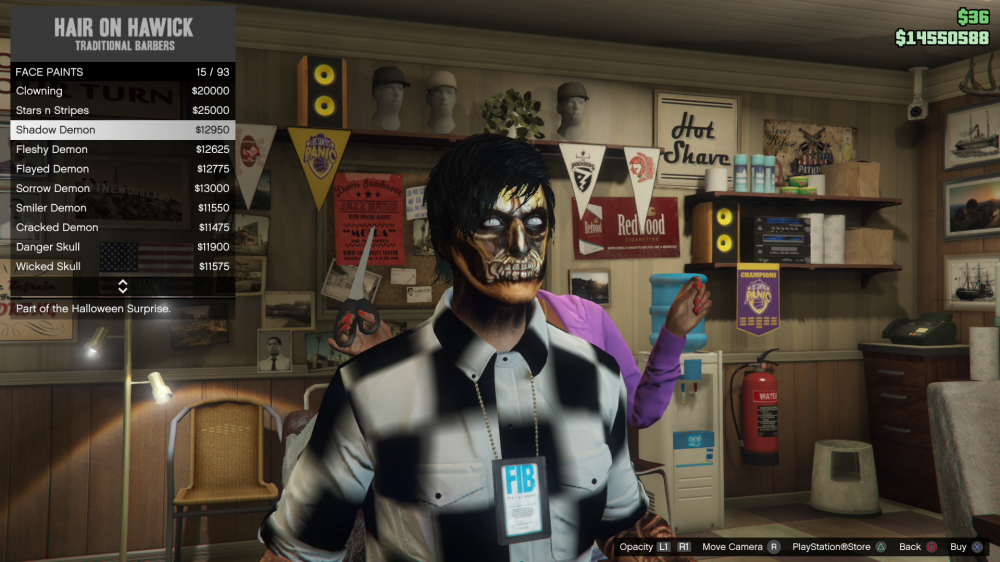Pick the Smiler Demon entry
The height and width of the screenshot is (562, 1000).
coord(122,208)
